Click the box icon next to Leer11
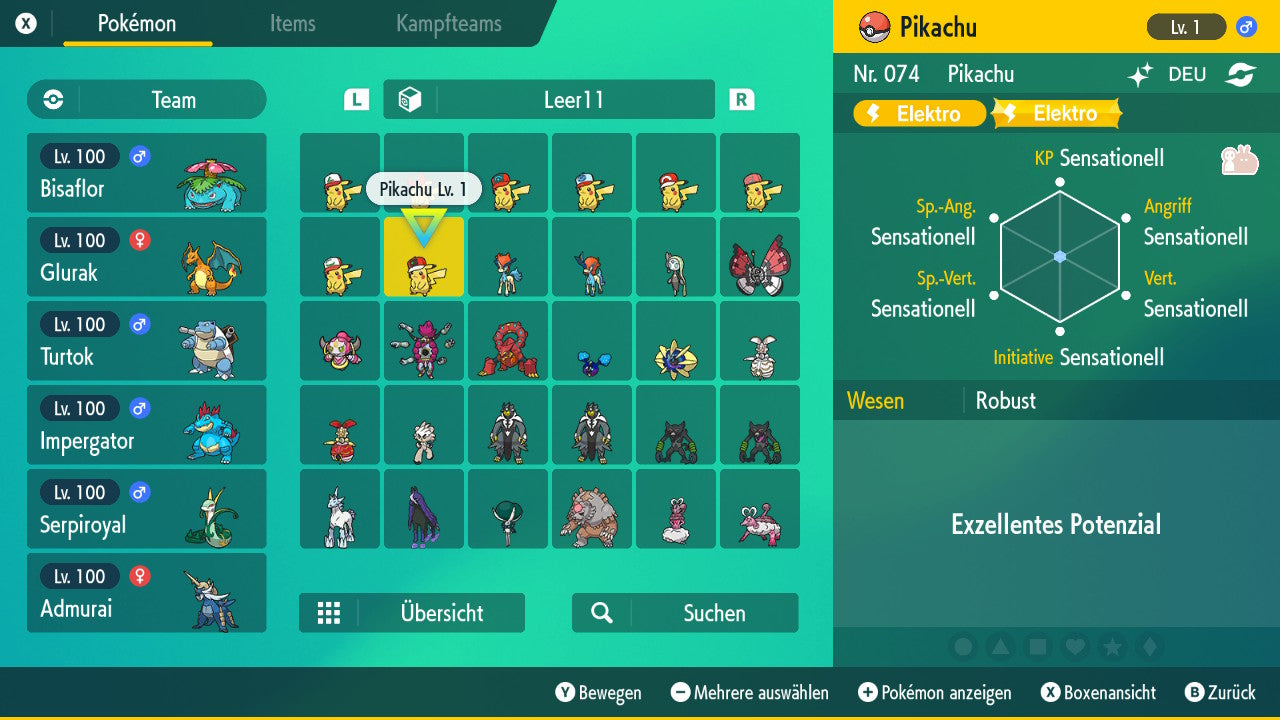 [x=410, y=99]
